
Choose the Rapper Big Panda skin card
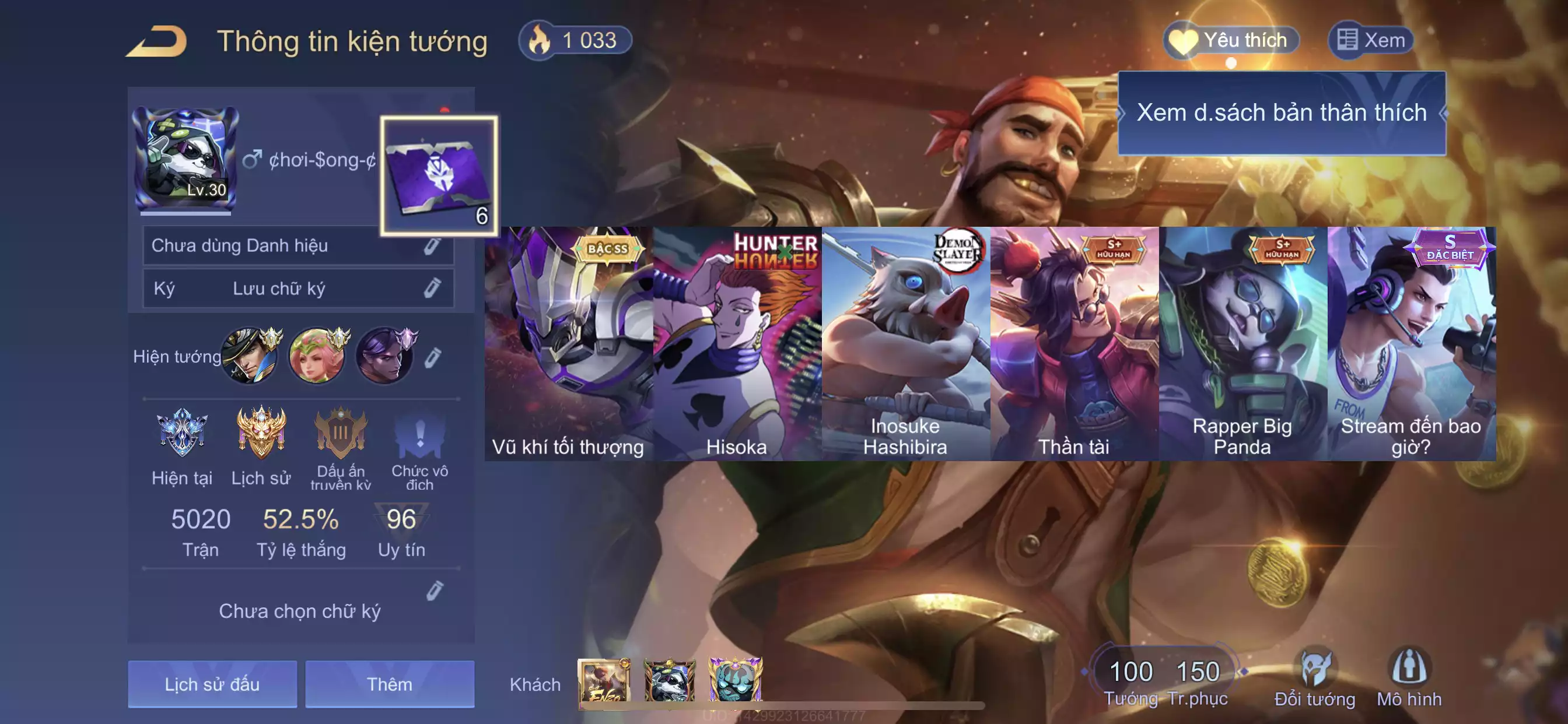1243,344
